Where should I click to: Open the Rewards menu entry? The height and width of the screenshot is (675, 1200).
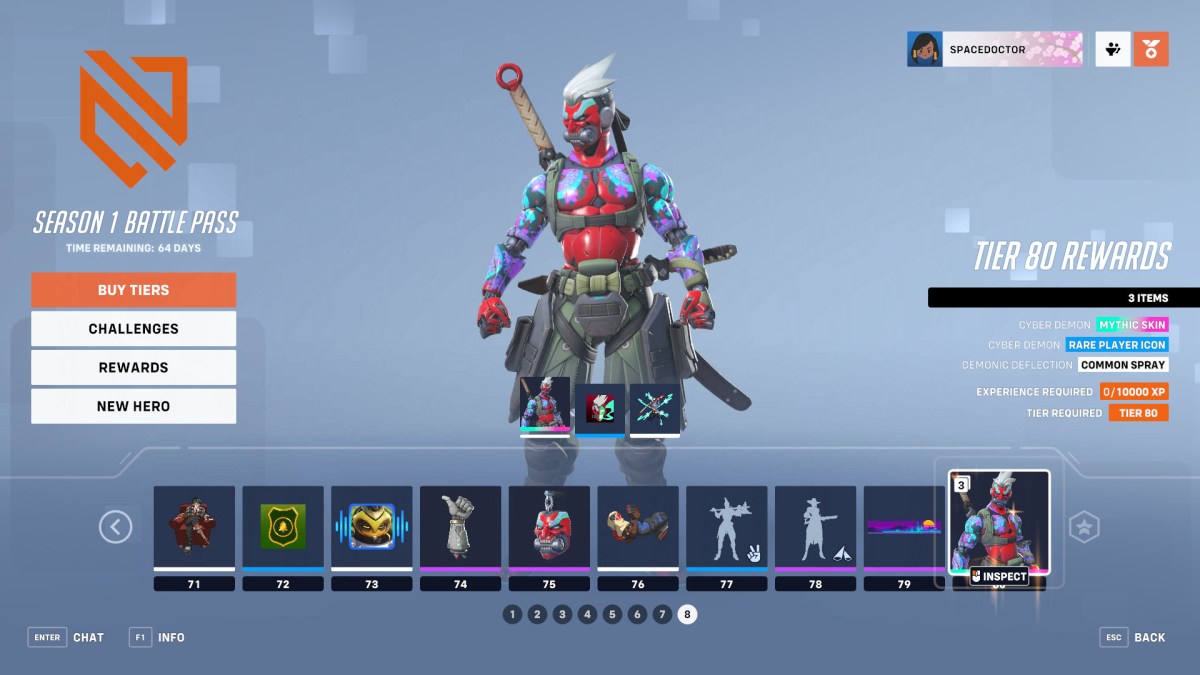[x=133, y=367]
